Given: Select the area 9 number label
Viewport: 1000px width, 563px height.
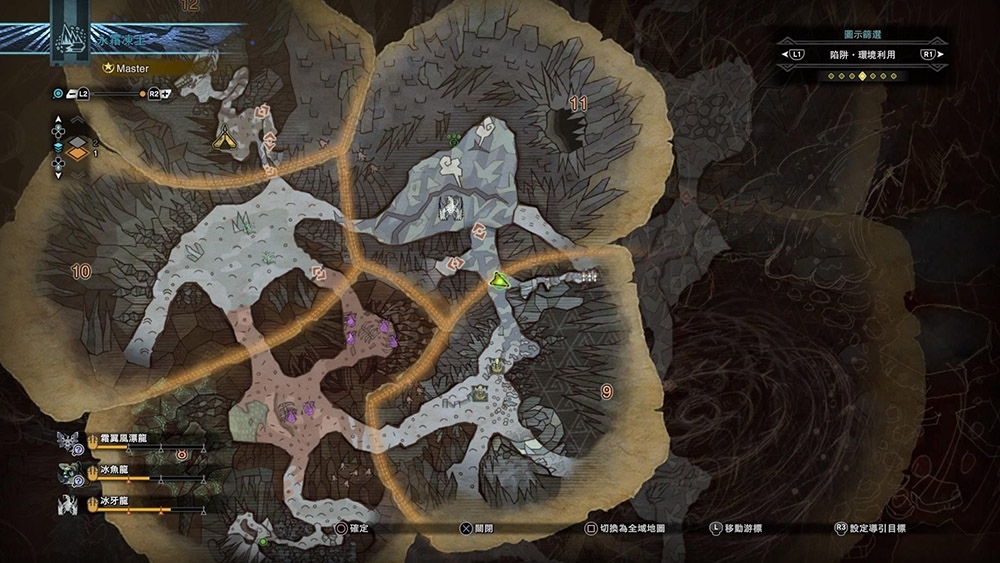Looking at the screenshot, I should click(606, 392).
